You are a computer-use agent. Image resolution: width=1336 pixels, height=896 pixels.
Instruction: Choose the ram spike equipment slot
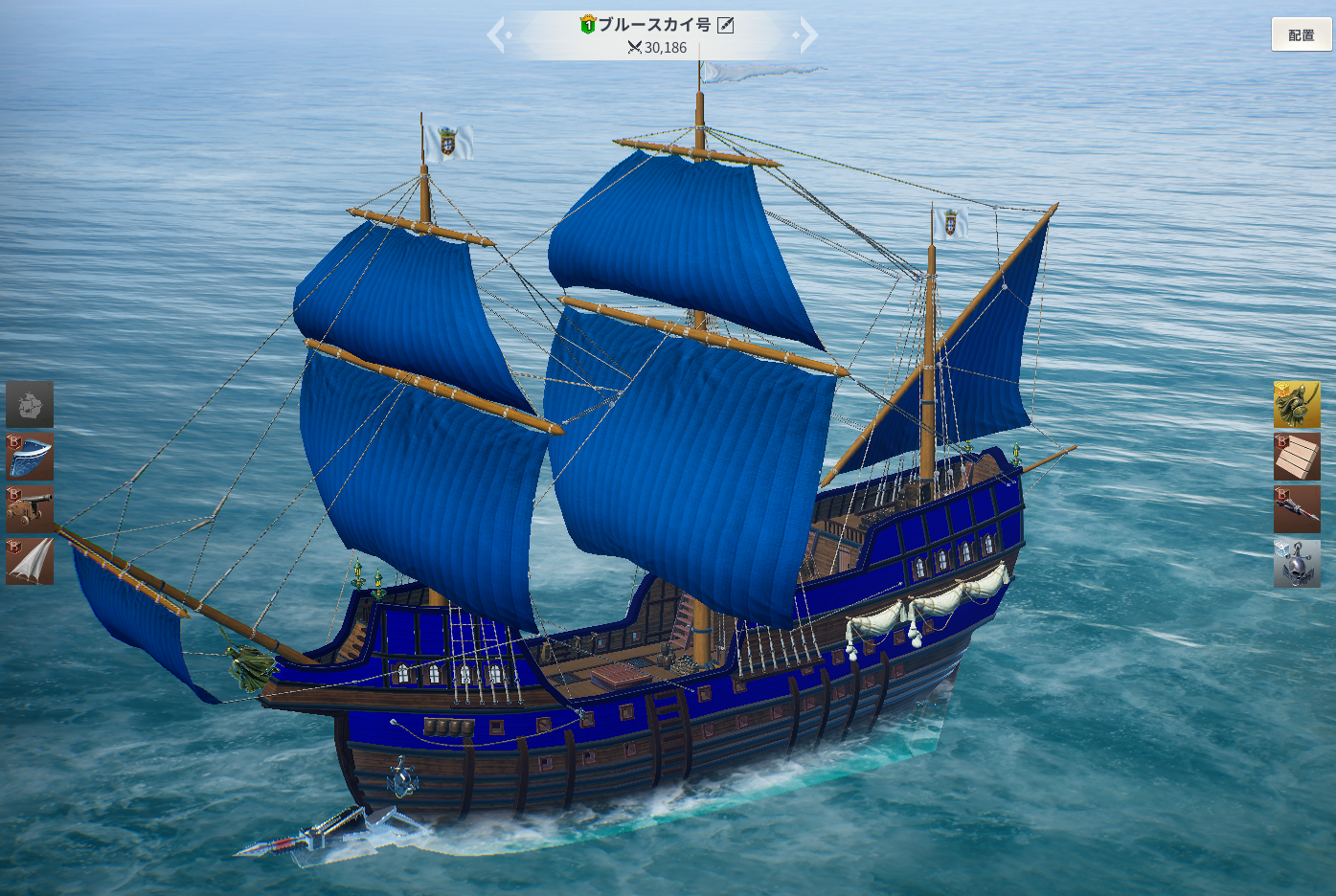1297,509
